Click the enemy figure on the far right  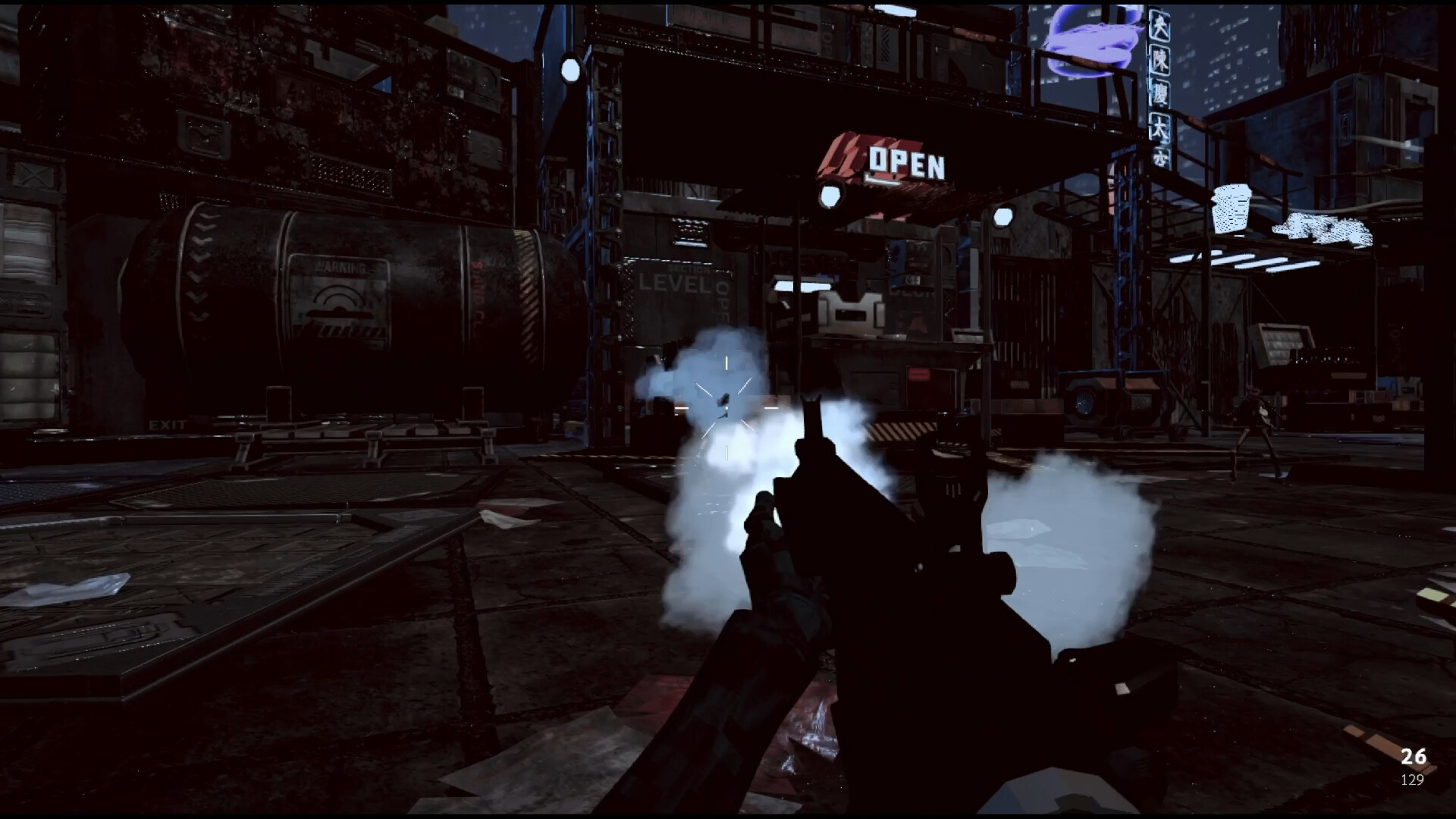[1257, 413]
